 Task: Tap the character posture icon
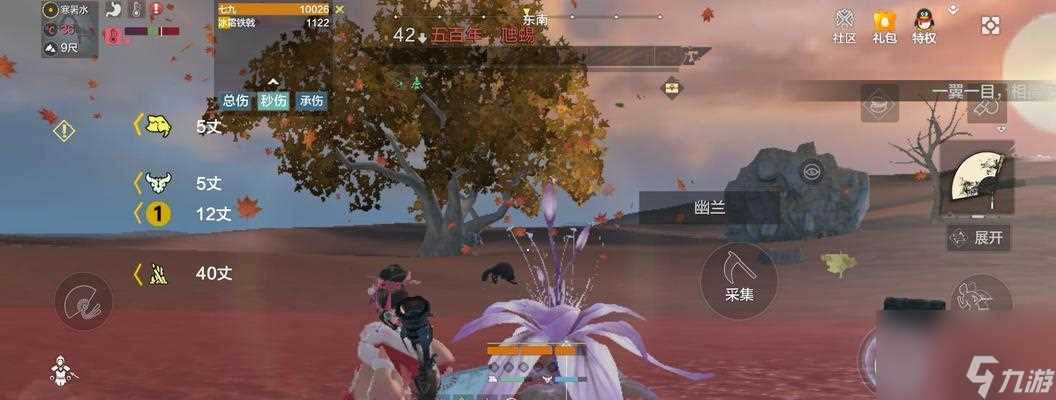pos(62,374)
